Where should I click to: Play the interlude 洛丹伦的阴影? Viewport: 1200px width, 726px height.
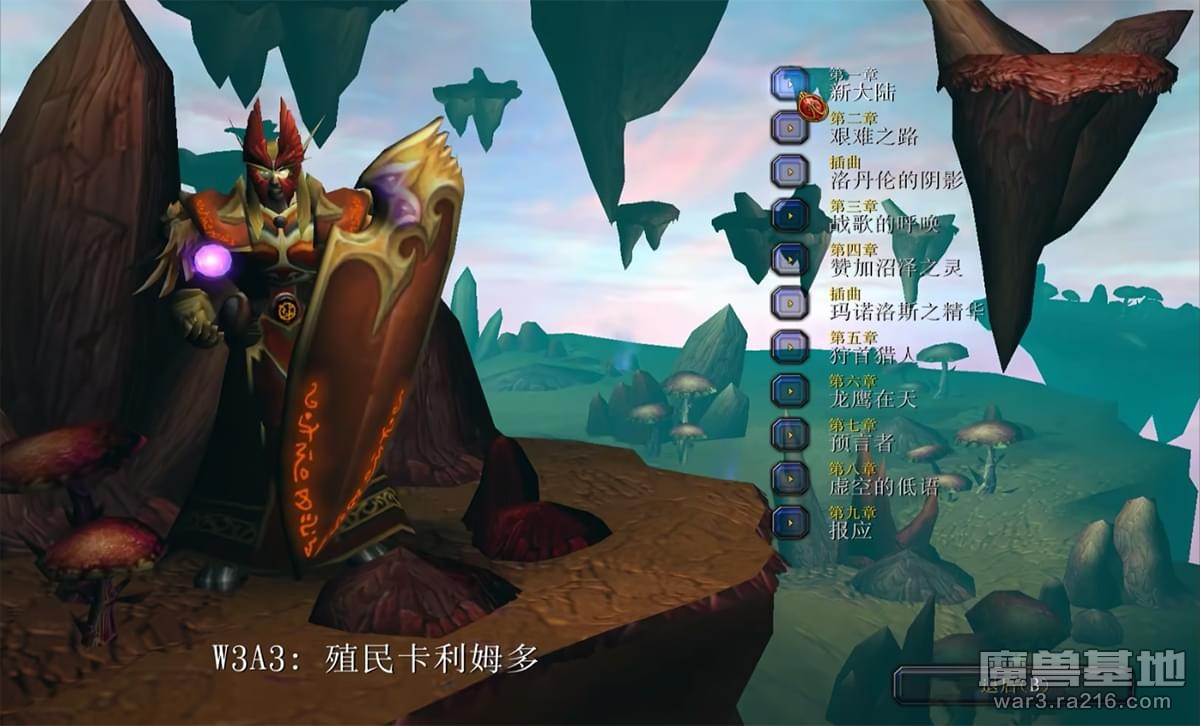tap(790, 171)
